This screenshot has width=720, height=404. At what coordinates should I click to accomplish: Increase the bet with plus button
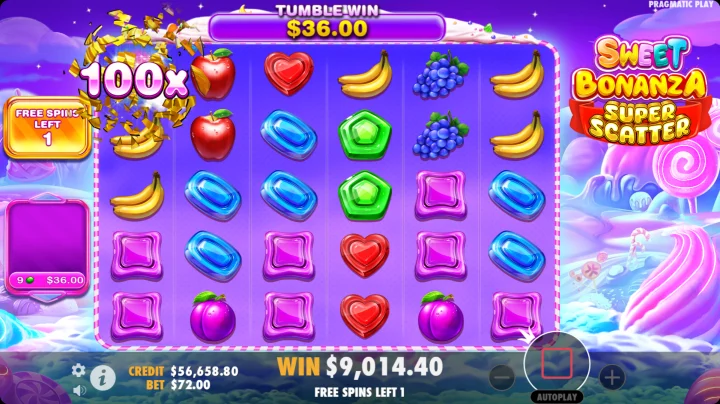611,377
